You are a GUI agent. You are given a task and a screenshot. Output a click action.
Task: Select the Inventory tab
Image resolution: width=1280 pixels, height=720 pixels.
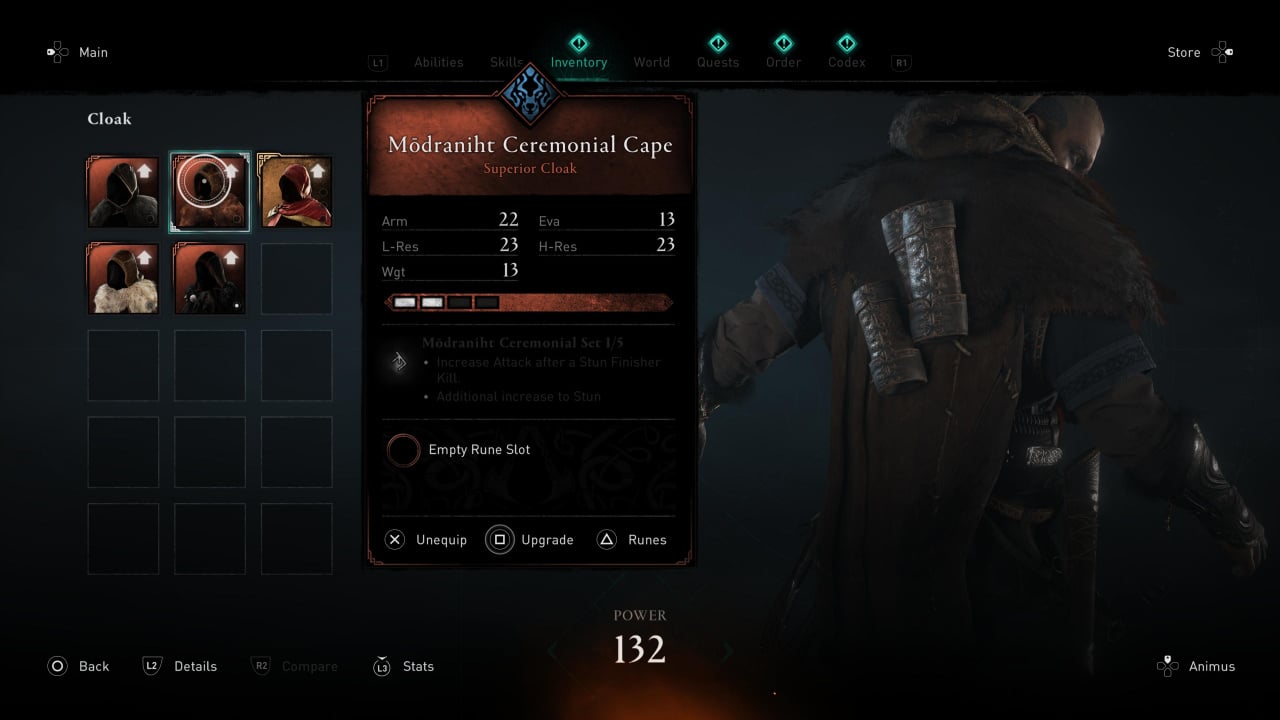click(x=578, y=62)
